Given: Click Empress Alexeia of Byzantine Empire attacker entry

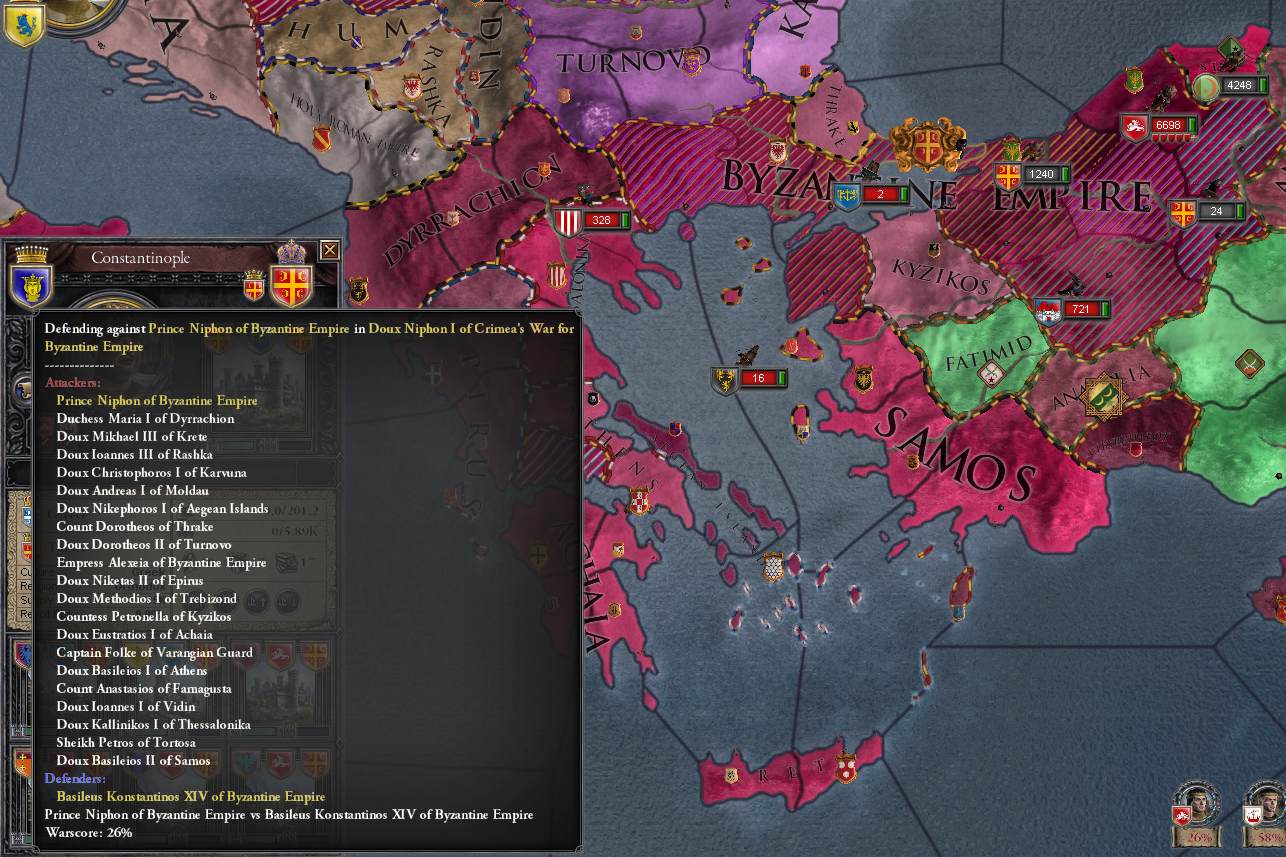Looking at the screenshot, I should [x=162, y=562].
